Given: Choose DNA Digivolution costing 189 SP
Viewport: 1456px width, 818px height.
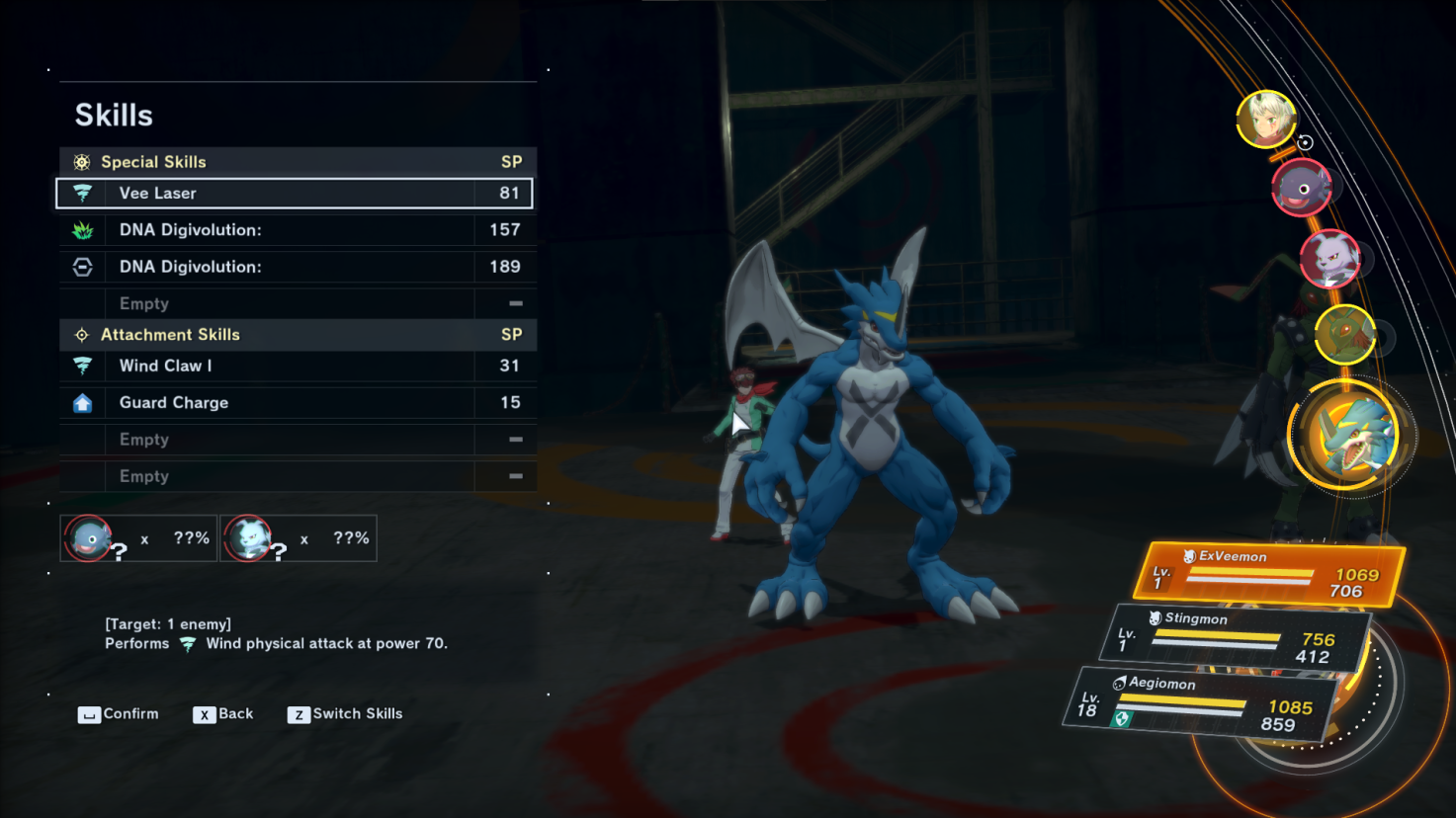Looking at the screenshot, I should click(x=295, y=267).
